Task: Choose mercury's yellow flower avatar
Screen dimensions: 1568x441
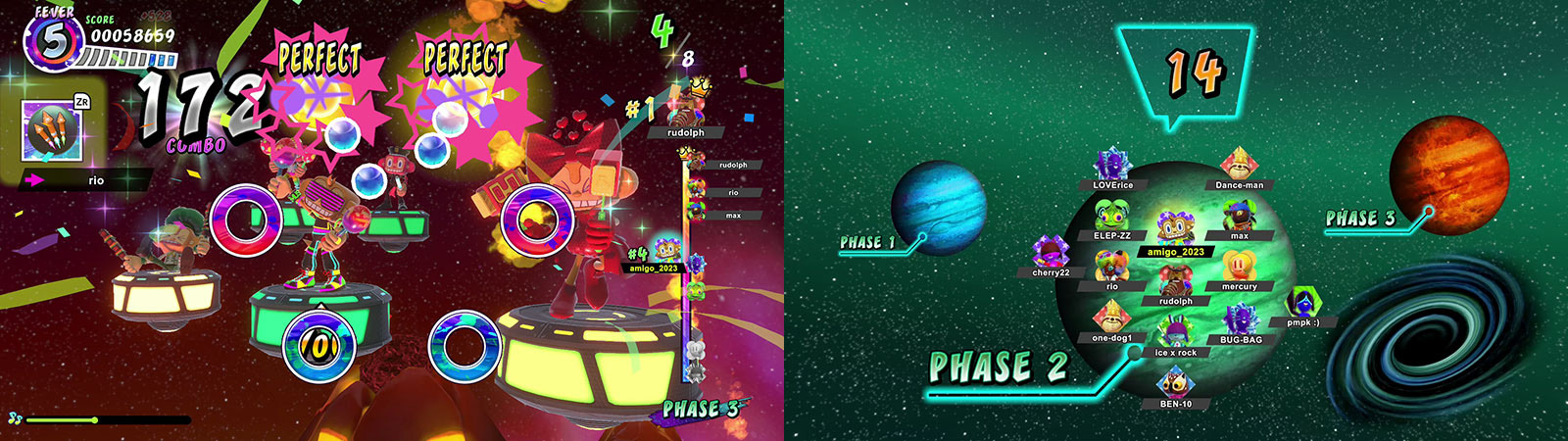Action: 1239,267
